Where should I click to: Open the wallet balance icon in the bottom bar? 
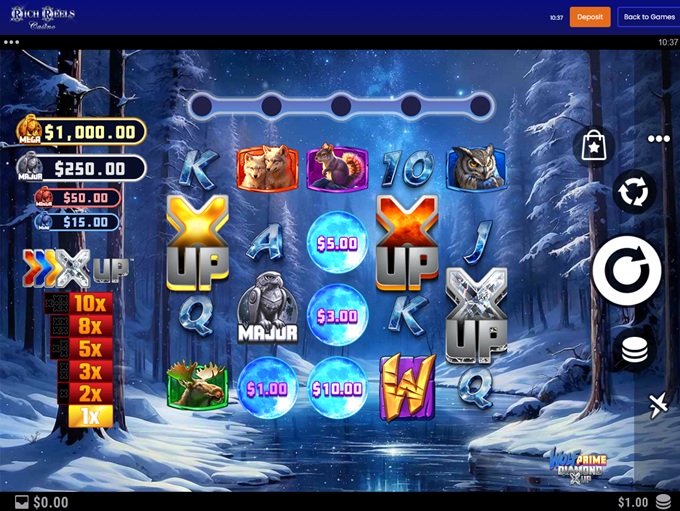pos(22,502)
